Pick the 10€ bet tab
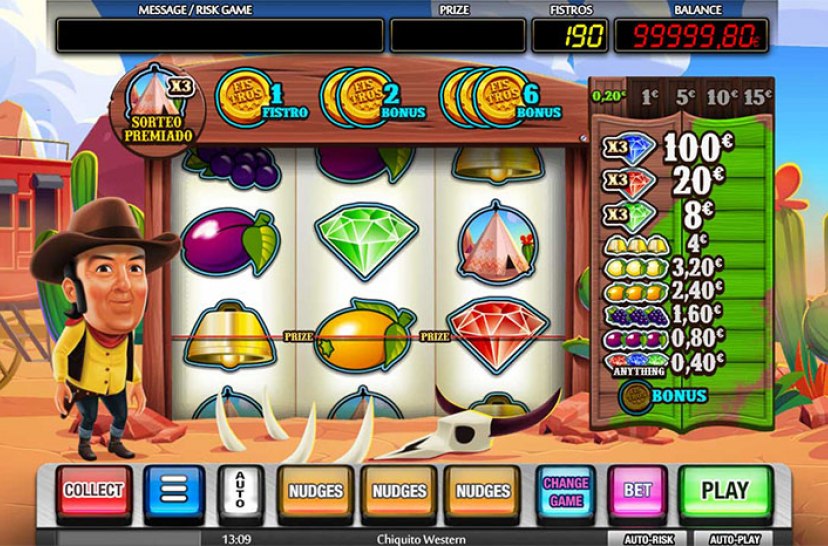 coord(719,97)
